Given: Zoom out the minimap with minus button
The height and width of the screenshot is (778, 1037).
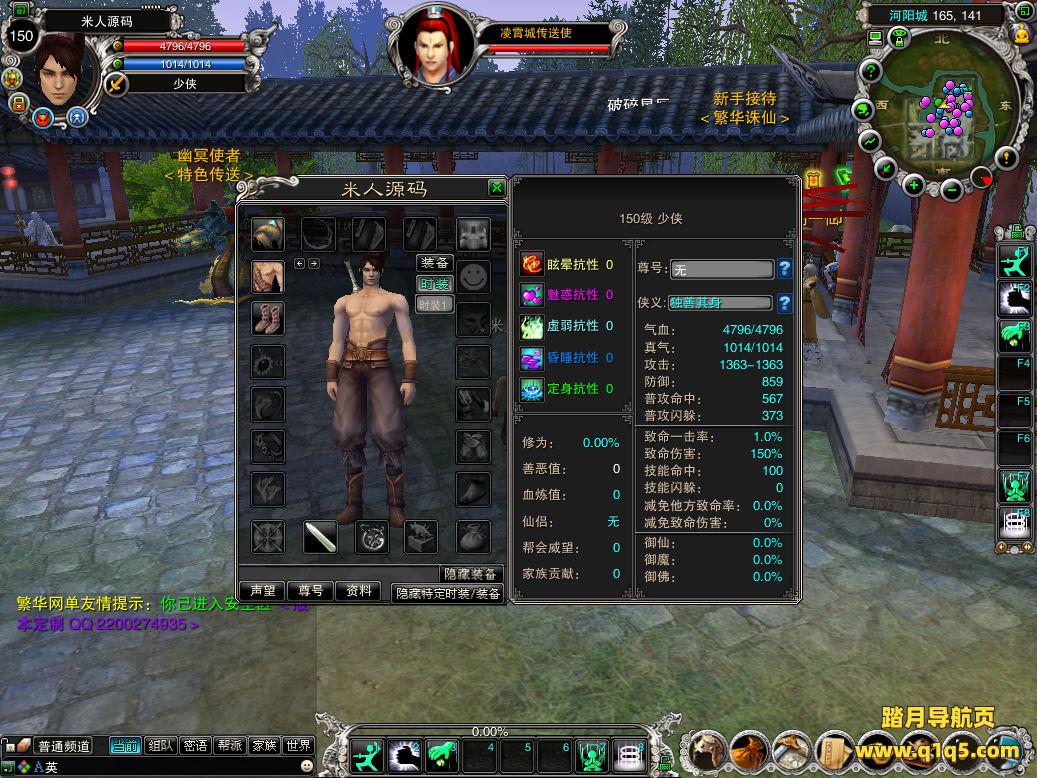Looking at the screenshot, I should point(951,188).
